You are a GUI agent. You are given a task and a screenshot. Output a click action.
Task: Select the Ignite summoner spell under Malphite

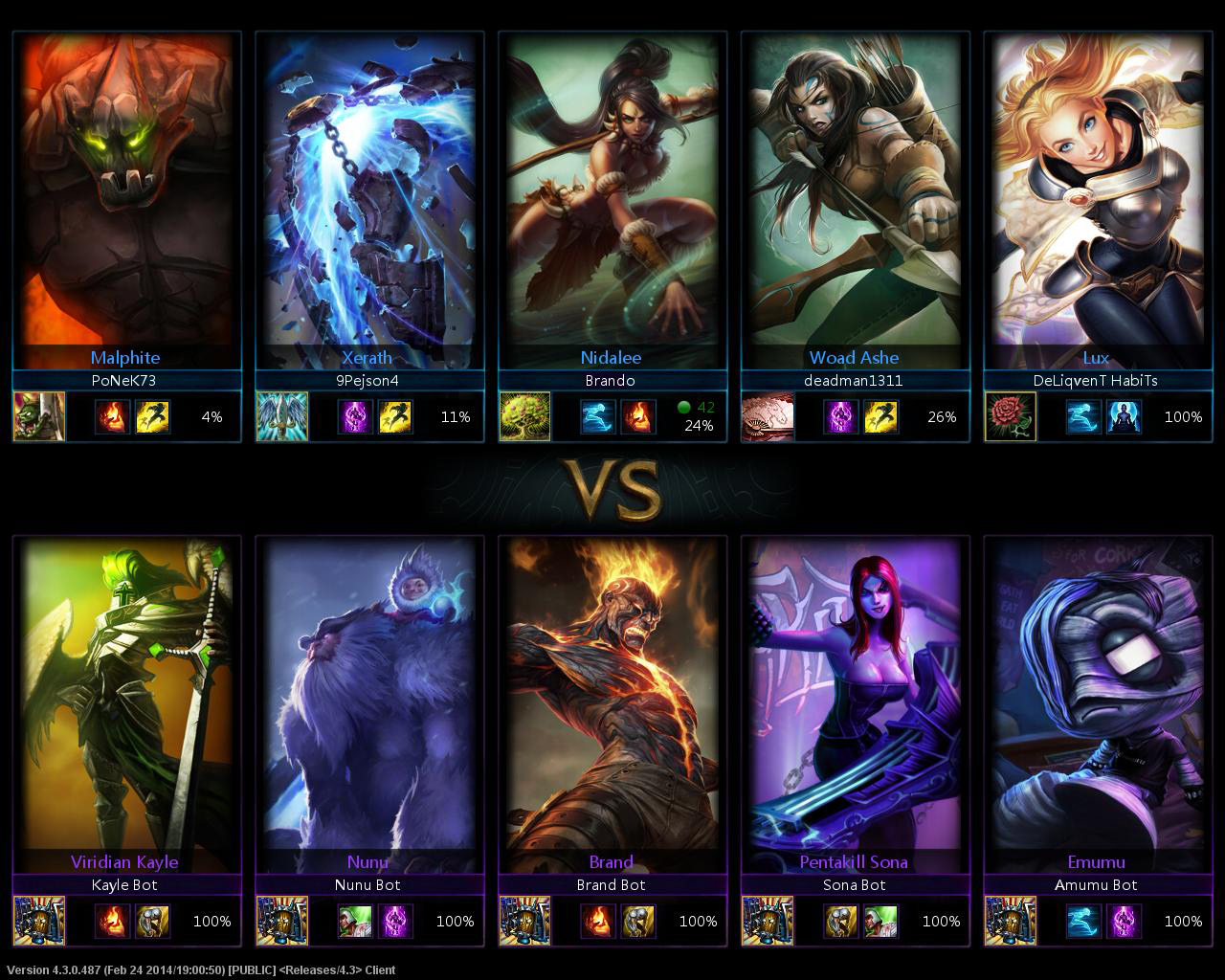[x=113, y=416]
